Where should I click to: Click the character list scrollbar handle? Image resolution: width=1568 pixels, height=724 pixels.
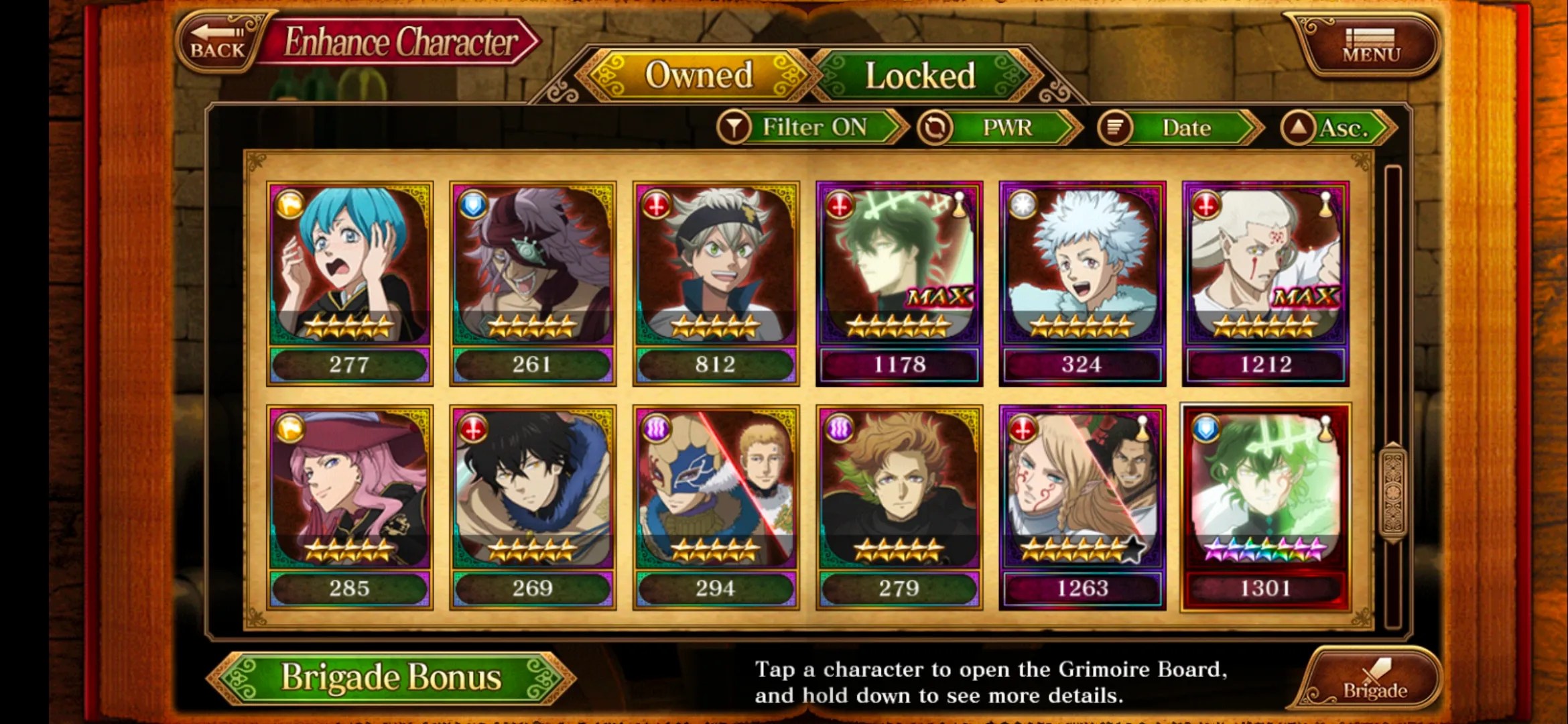(x=1393, y=493)
